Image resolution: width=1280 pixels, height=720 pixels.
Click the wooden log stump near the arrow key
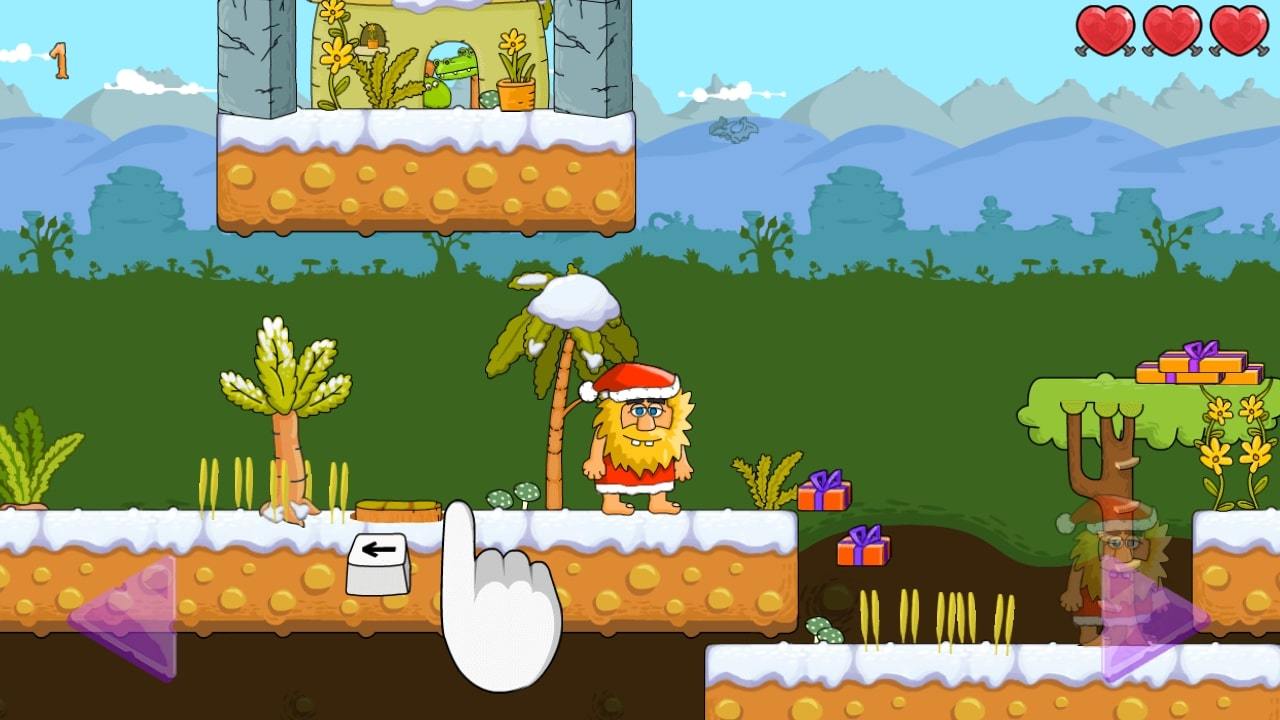click(x=397, y=510)
